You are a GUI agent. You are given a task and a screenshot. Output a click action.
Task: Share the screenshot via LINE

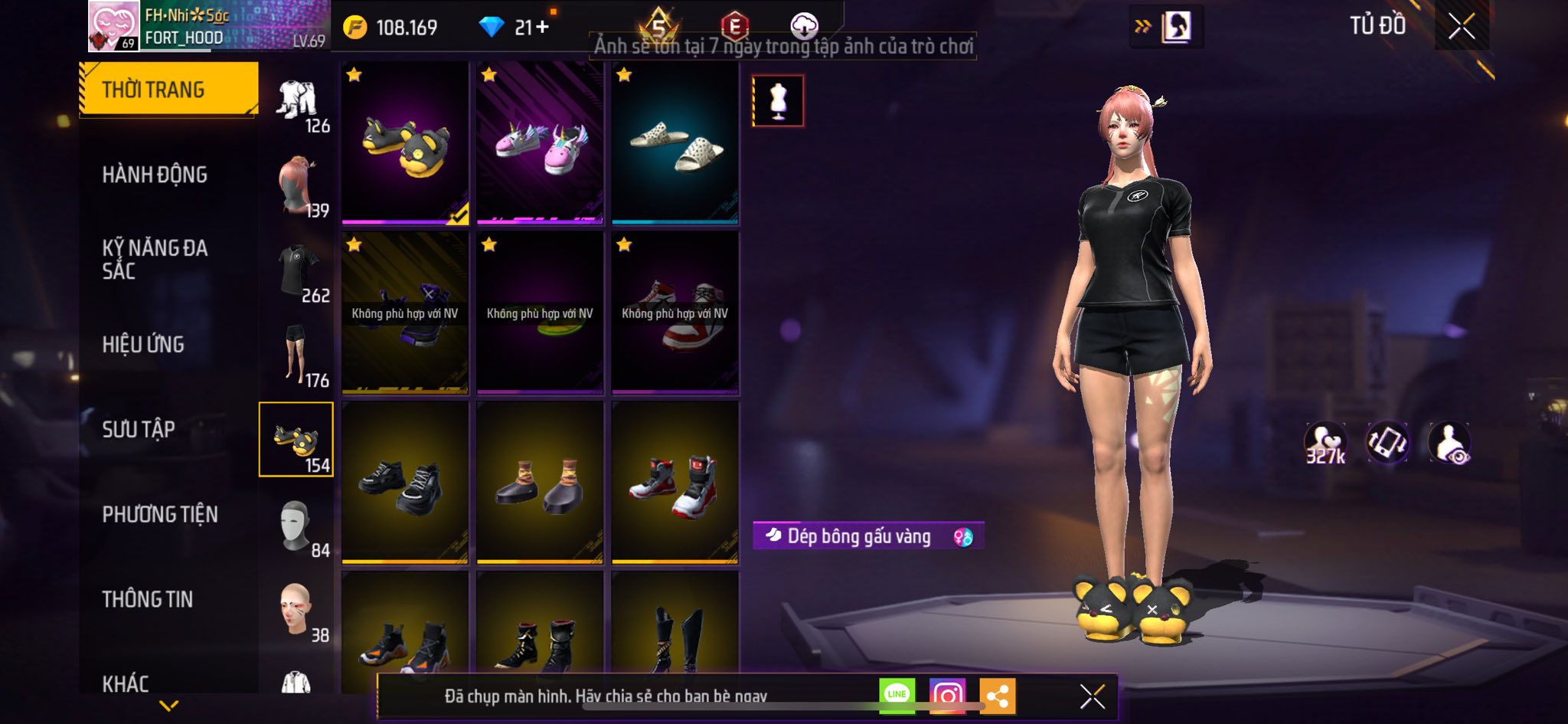coord(897,696)
